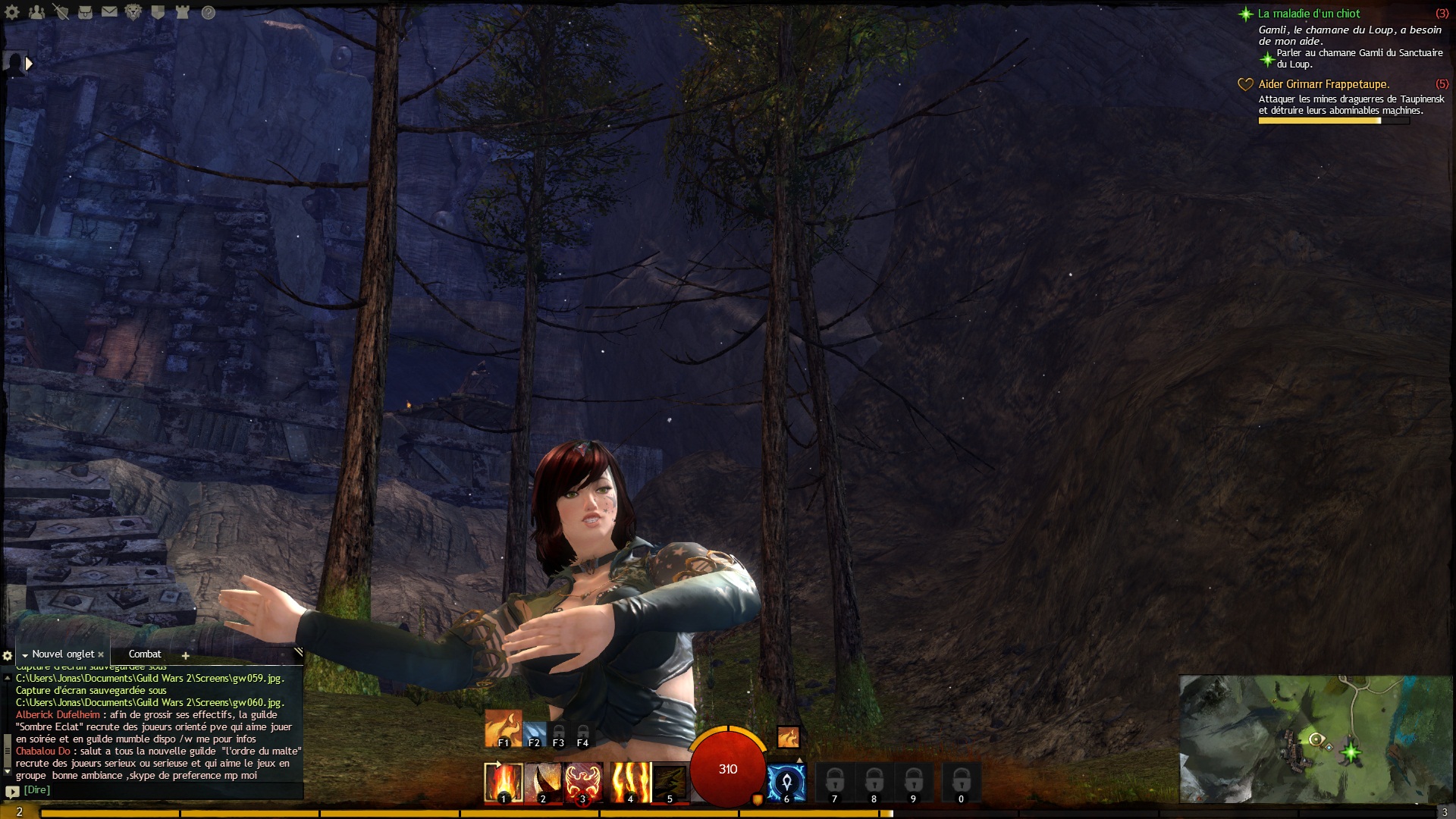
Task: Open the game menu gear icon
Action: tap(12, 12)
